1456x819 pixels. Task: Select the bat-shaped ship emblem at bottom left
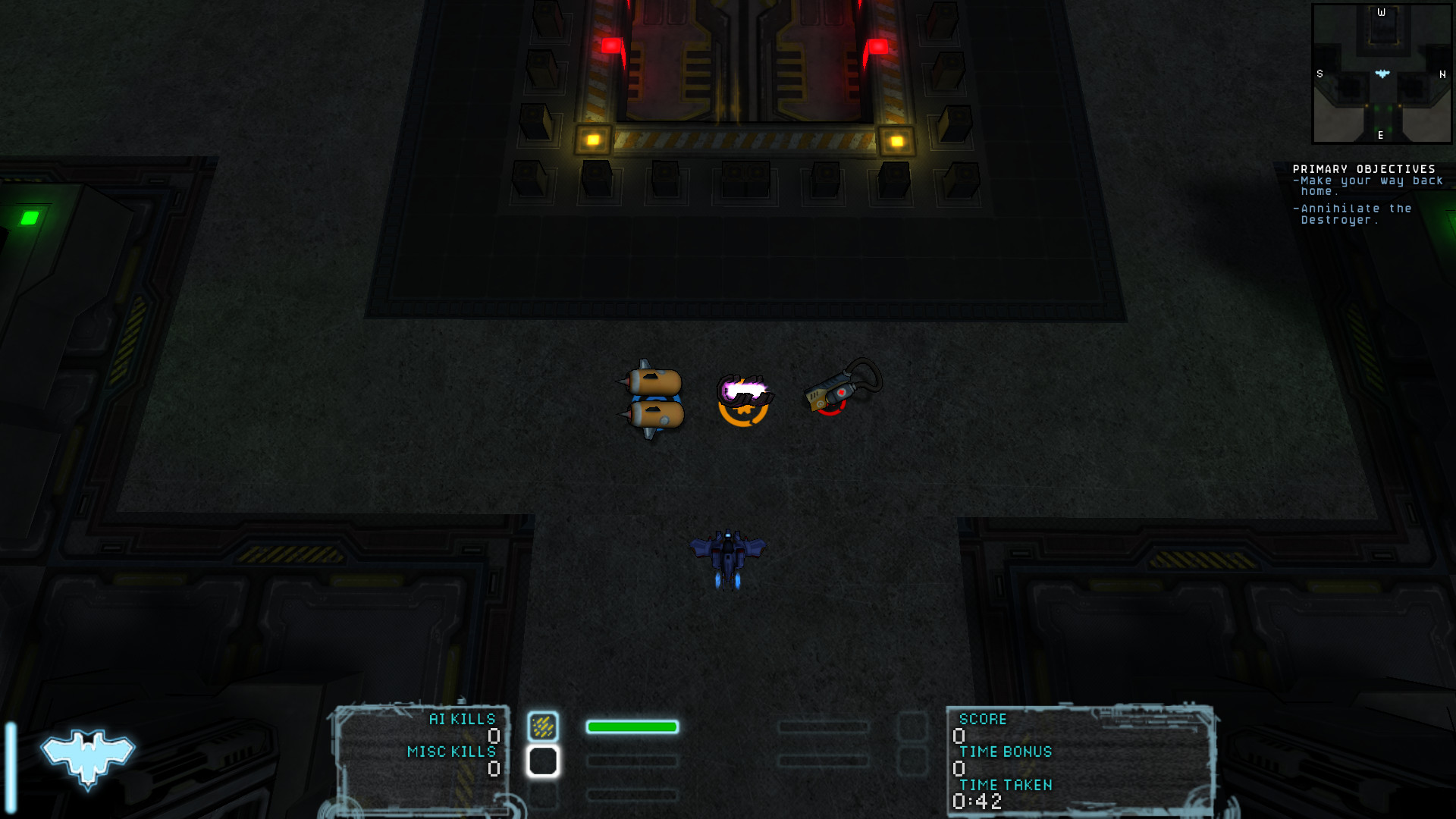pyautogui.click(x=86, y=755)
